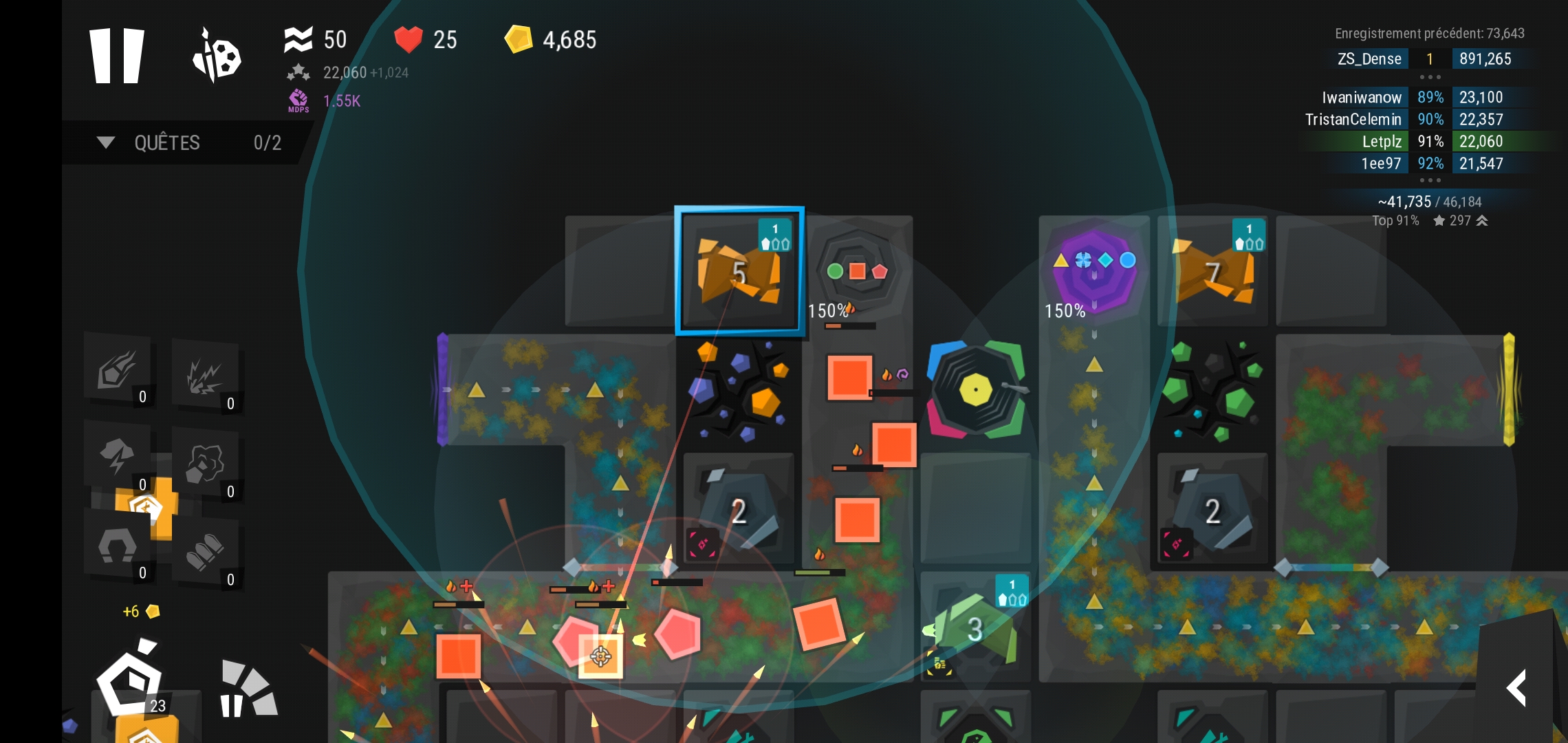This screenshot has height=743, width=1568.
Task: Open the paint palette draw mode
Action: (x=217, y=56)
